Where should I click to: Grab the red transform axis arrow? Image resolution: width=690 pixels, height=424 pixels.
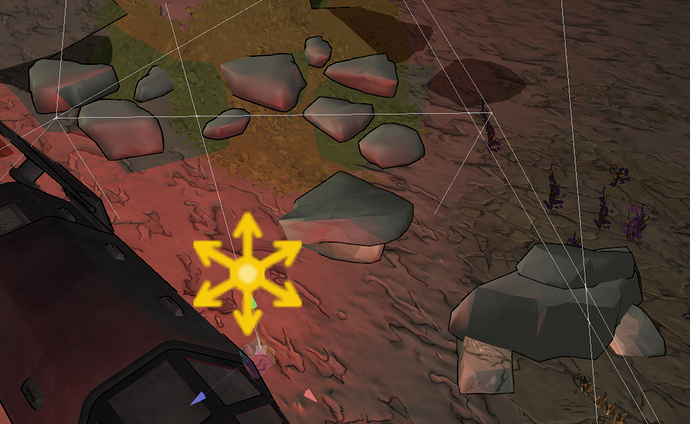pos(310,397)
